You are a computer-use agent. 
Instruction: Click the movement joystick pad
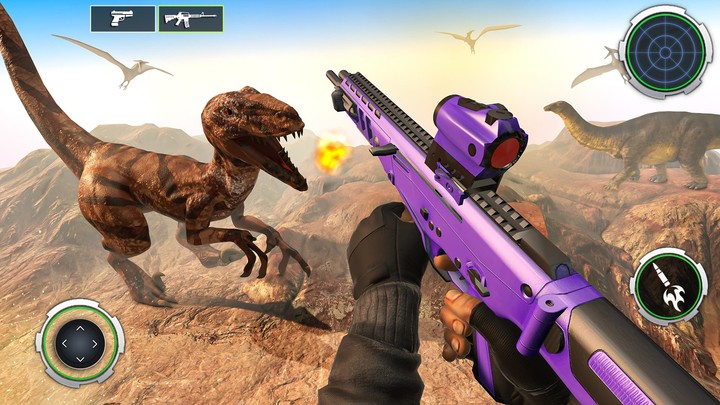(80, 343)
